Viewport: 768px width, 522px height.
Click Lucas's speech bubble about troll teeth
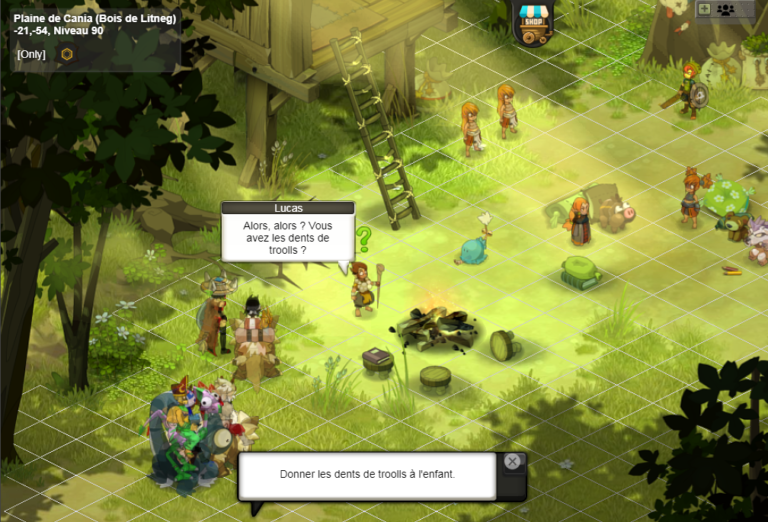(x=287, y=238)
